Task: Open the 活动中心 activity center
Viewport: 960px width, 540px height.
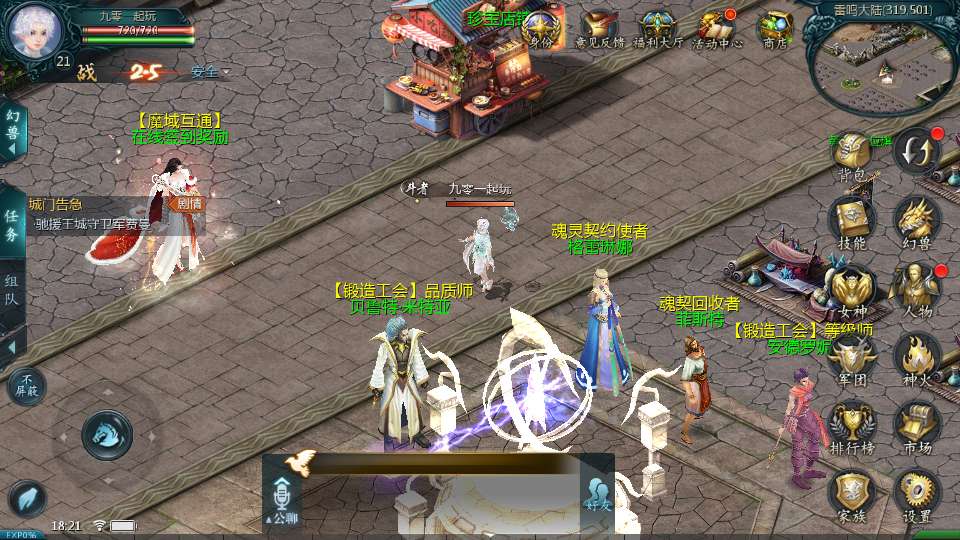Action: [717, 29]
